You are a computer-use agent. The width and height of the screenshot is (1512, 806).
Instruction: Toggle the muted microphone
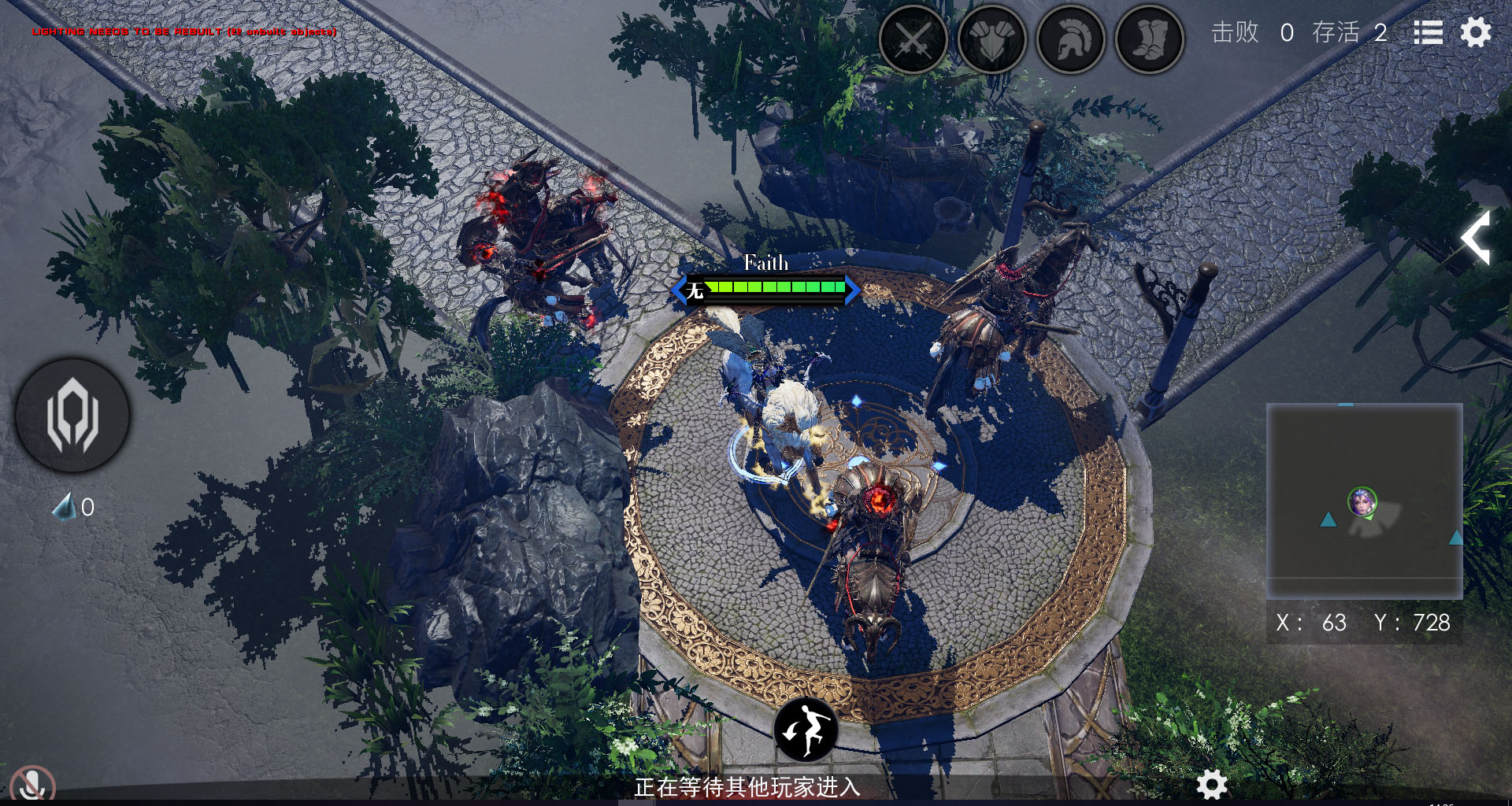[32, 786]
